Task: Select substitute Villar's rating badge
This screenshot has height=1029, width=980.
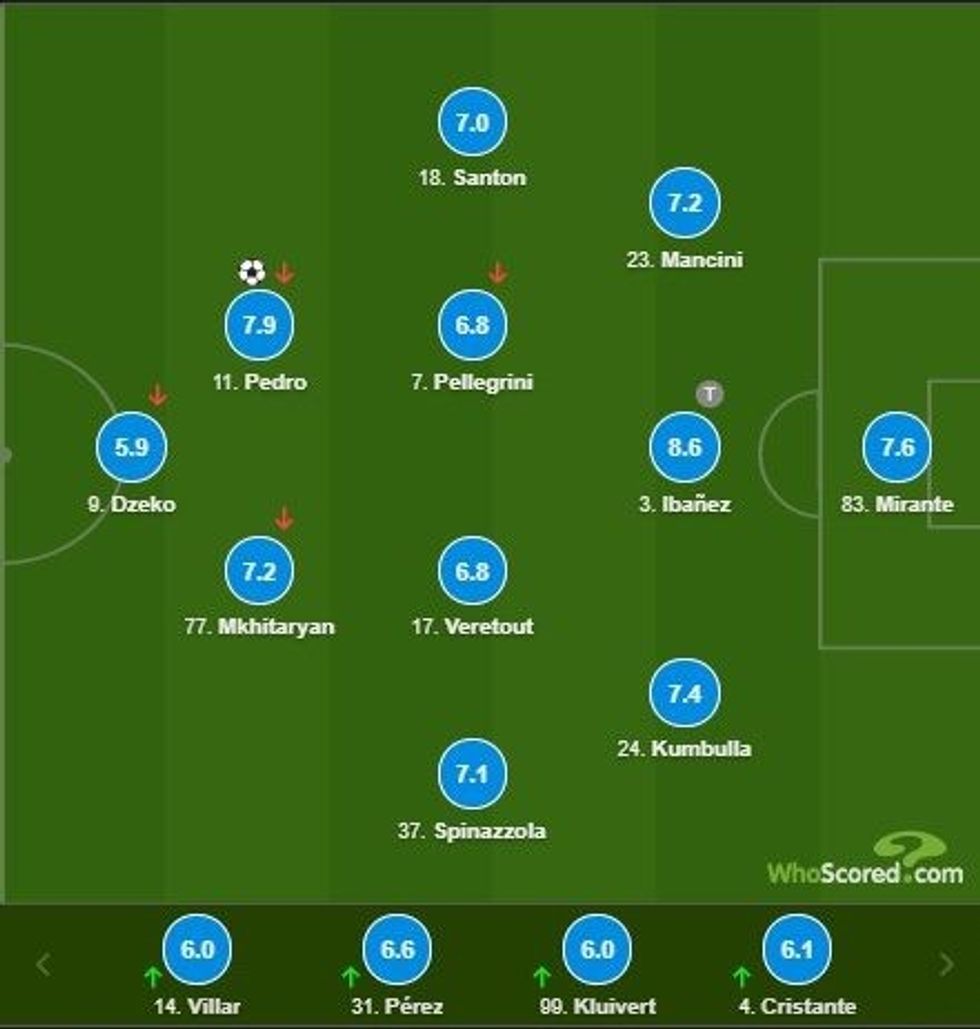Action: [197, 949]
